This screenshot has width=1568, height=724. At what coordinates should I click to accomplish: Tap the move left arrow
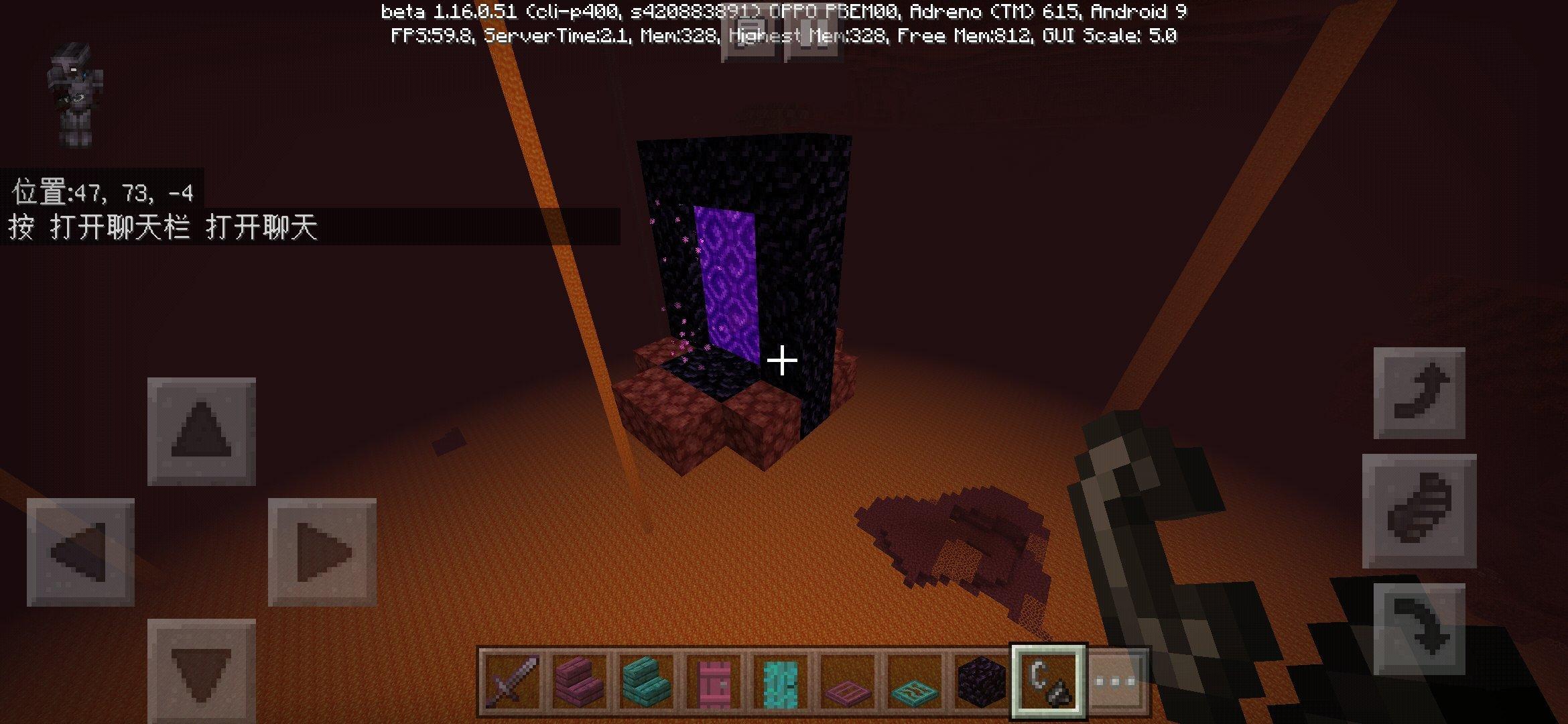tap(80, 552)
